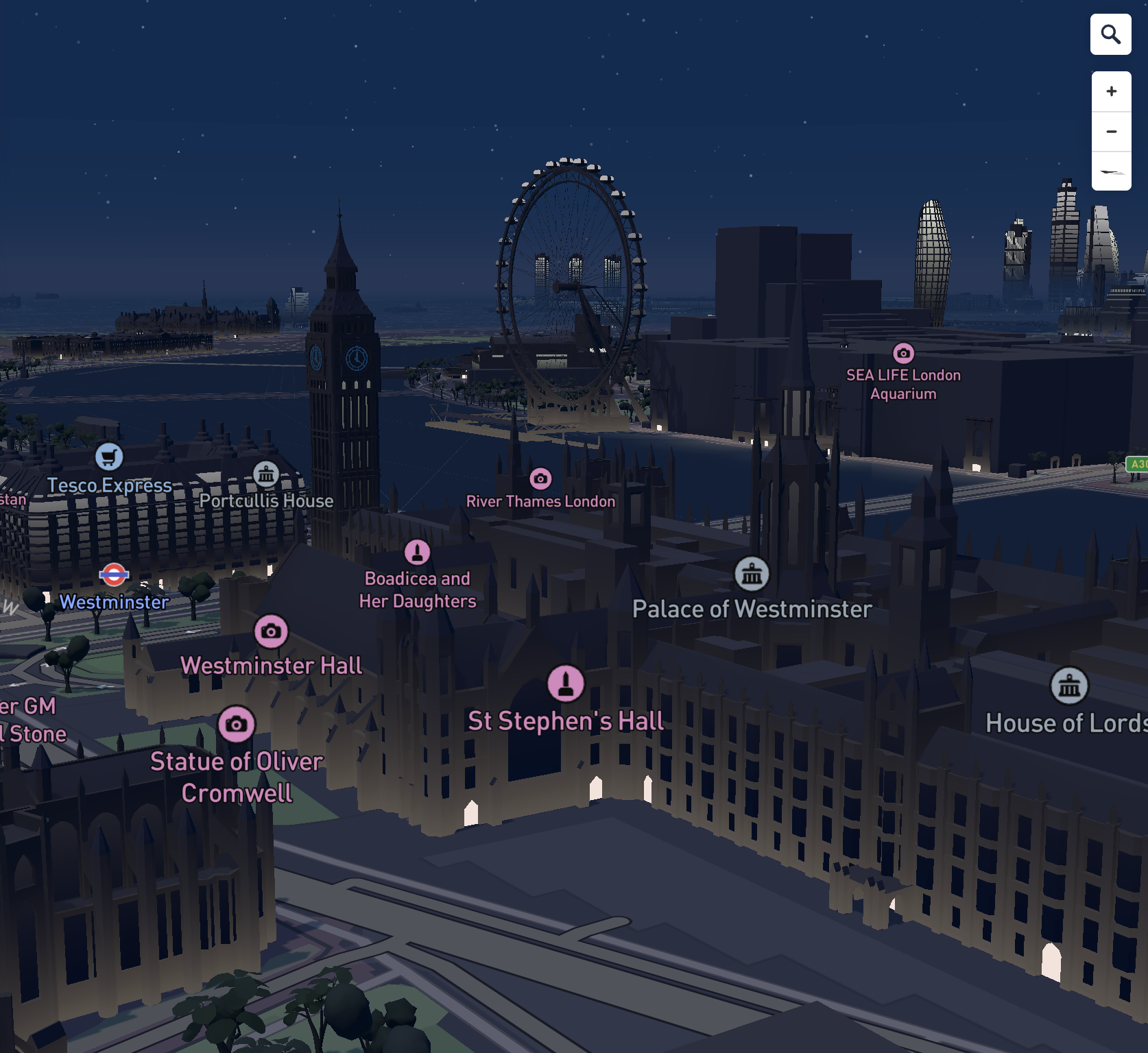Open the House of Lords marker
This screenshot has width=1148, height=1053.
click(1069, 686)
